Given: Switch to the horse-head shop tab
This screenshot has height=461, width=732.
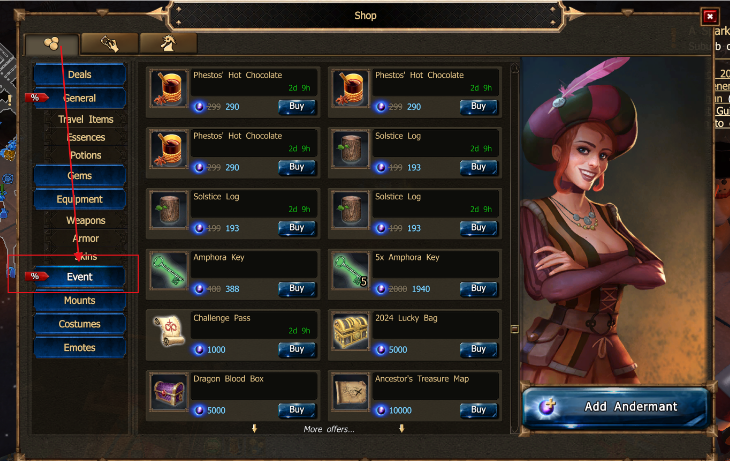Looking at the screenshot, I should [x=168, y=43].
